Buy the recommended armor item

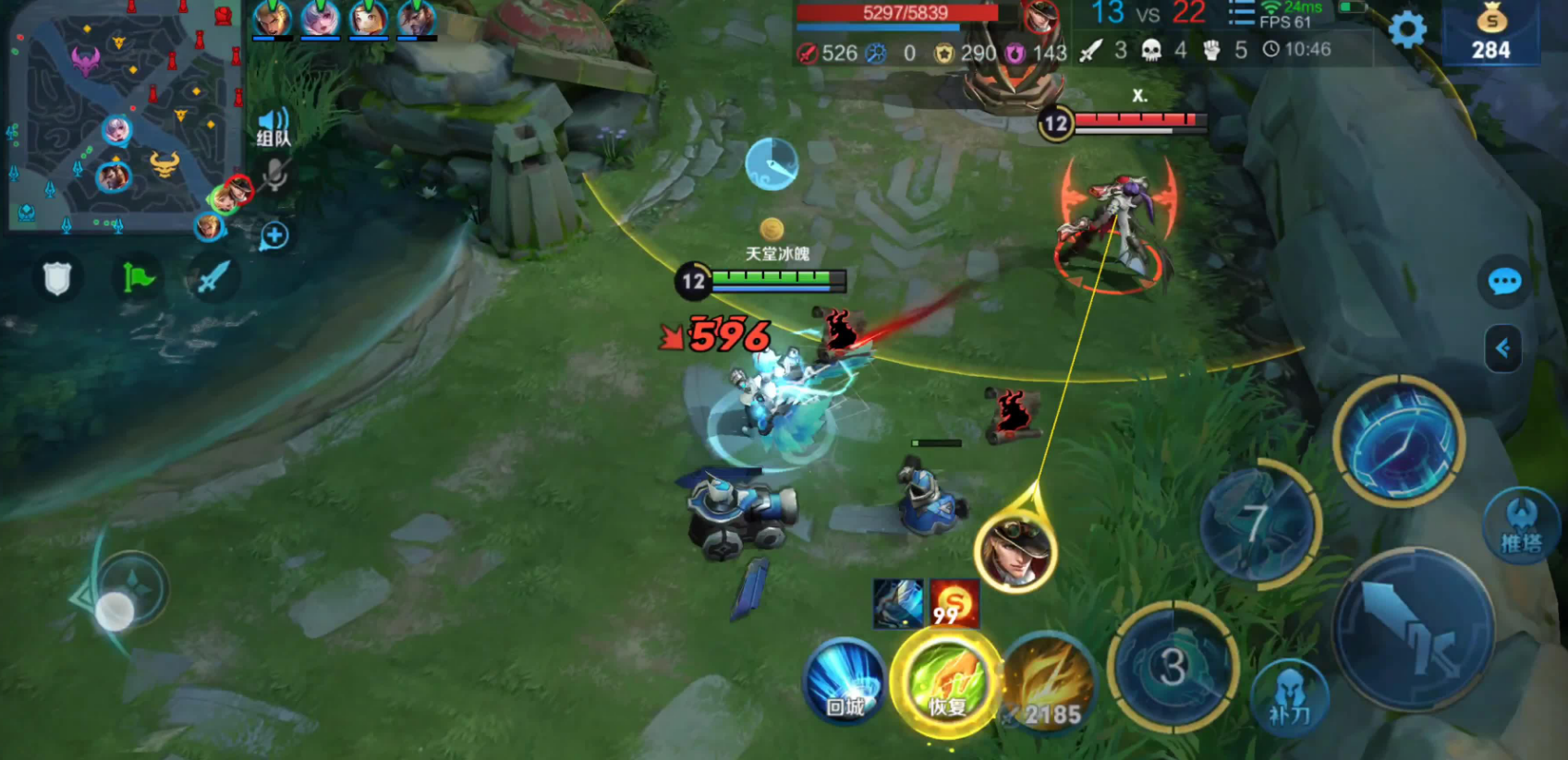coord(898,604)
